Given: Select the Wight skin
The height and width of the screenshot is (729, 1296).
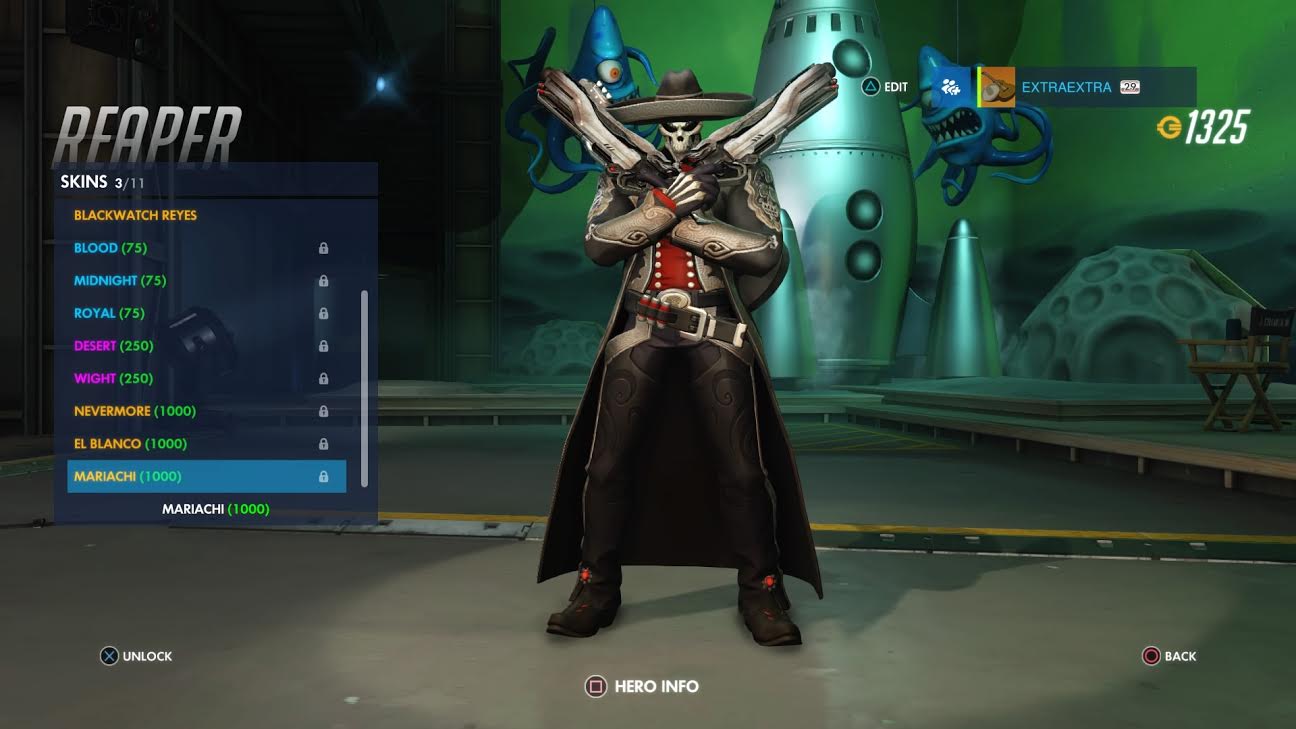Looking at the screenshot, I should click(111, 379).
